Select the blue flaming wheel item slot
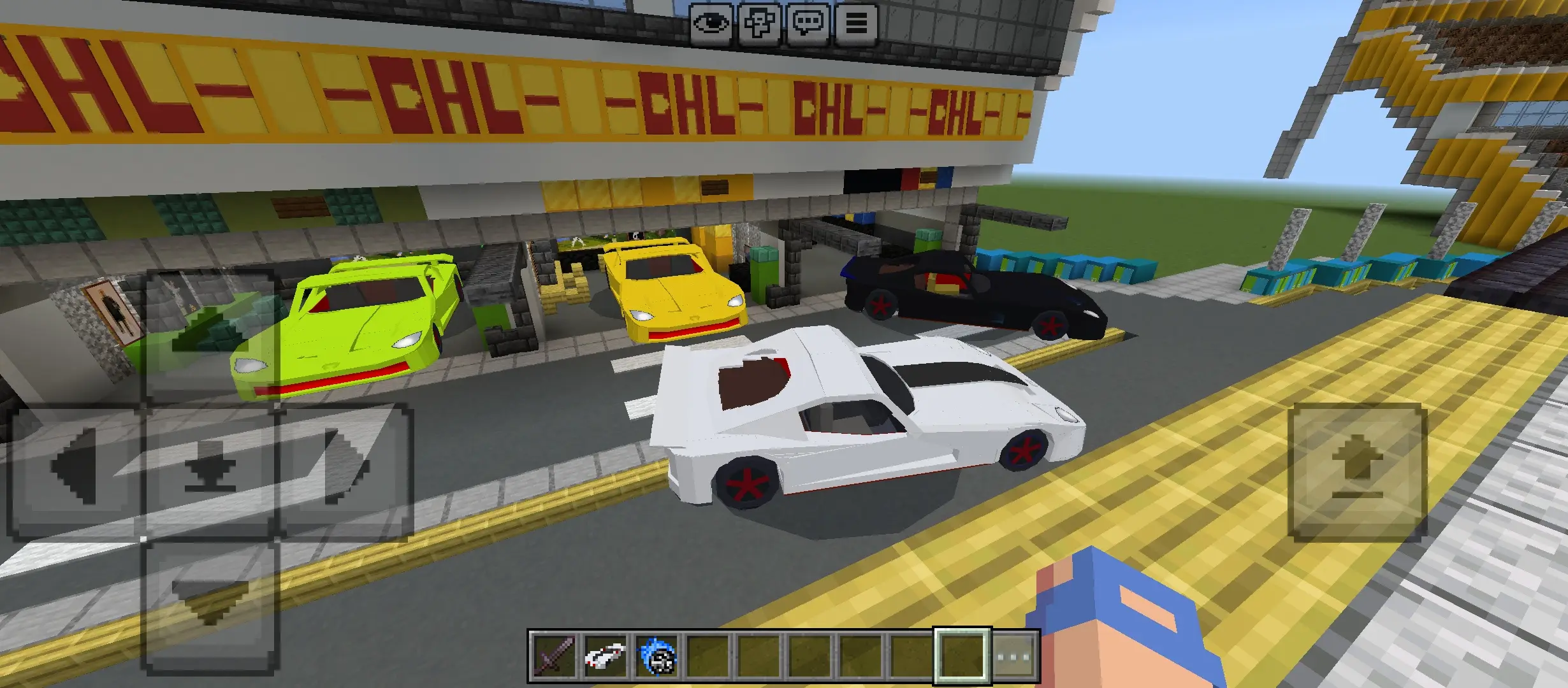This screenshot has width=1568, height=688. tap(656, 656)
